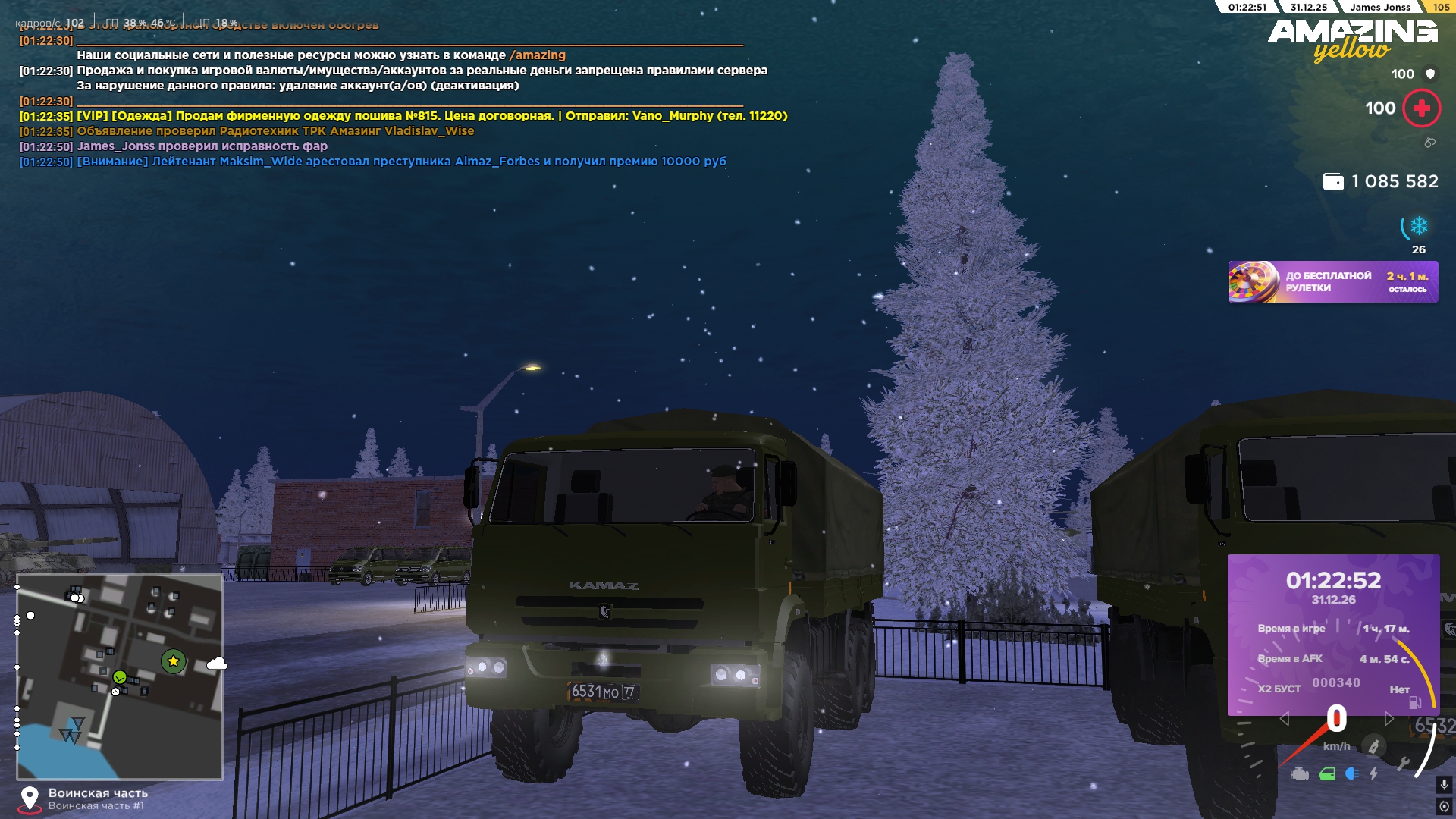Select the green star marker on minimap
The image size is (1456, 819).
point(174,661)
